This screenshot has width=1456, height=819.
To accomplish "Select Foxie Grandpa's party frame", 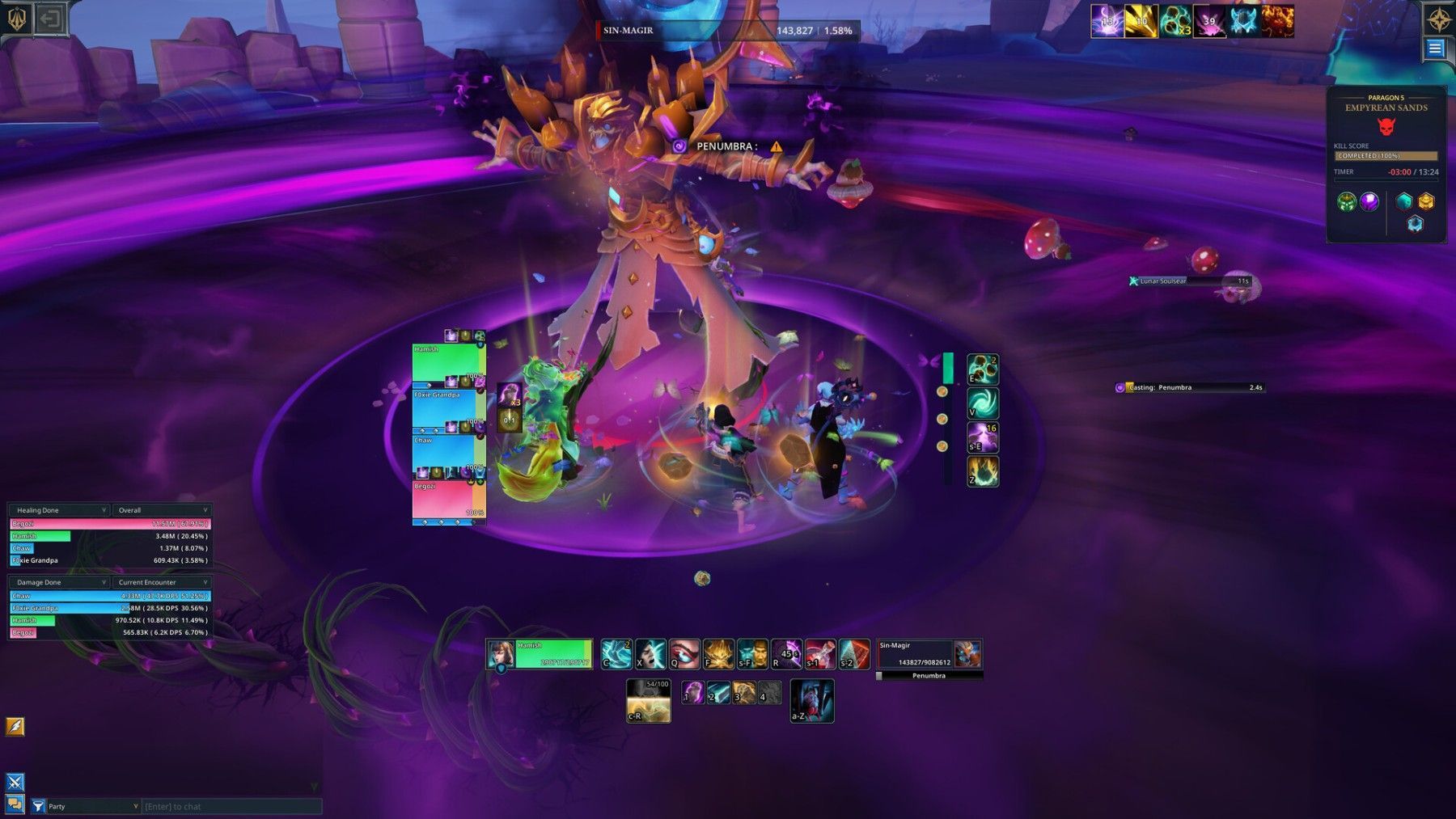I will tap(448, 409).
